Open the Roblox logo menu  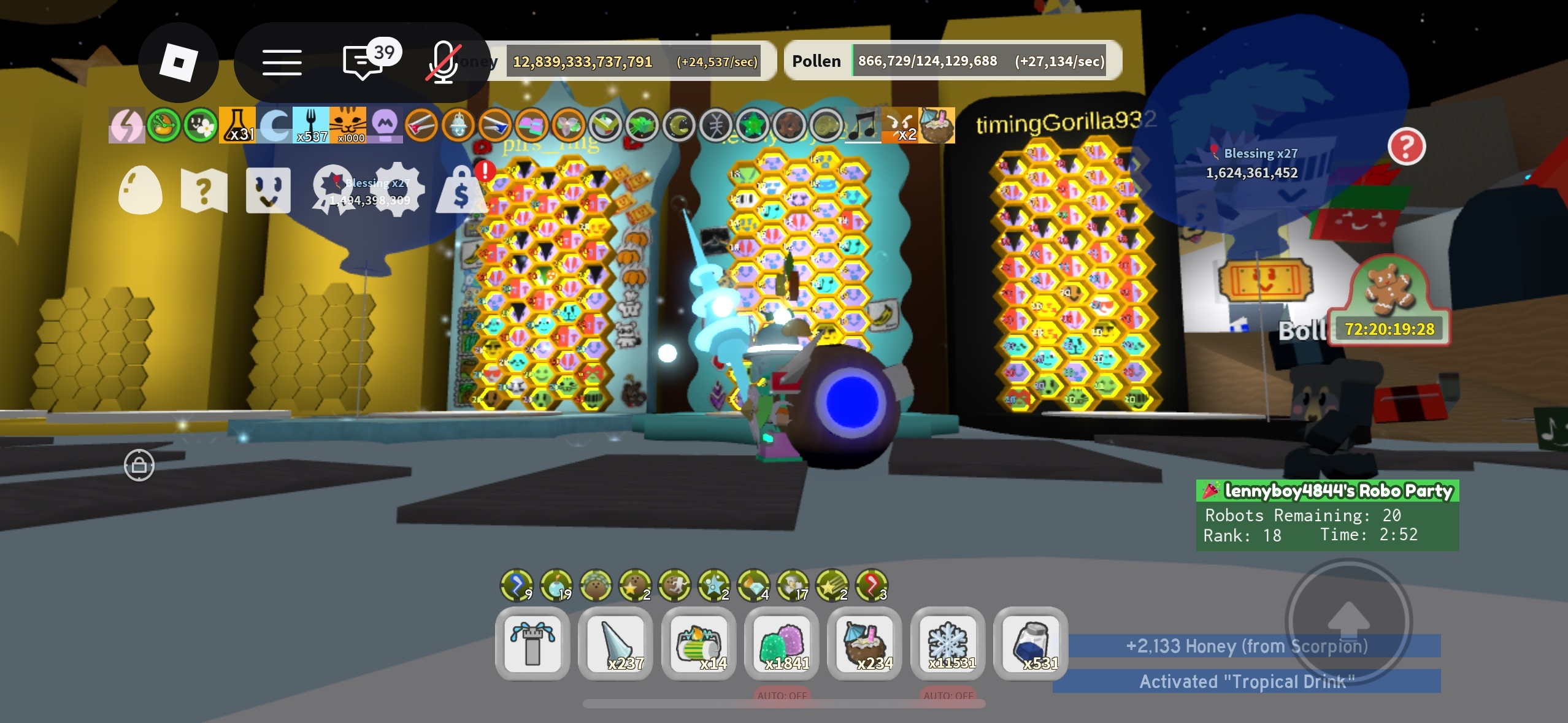point(178,63)
